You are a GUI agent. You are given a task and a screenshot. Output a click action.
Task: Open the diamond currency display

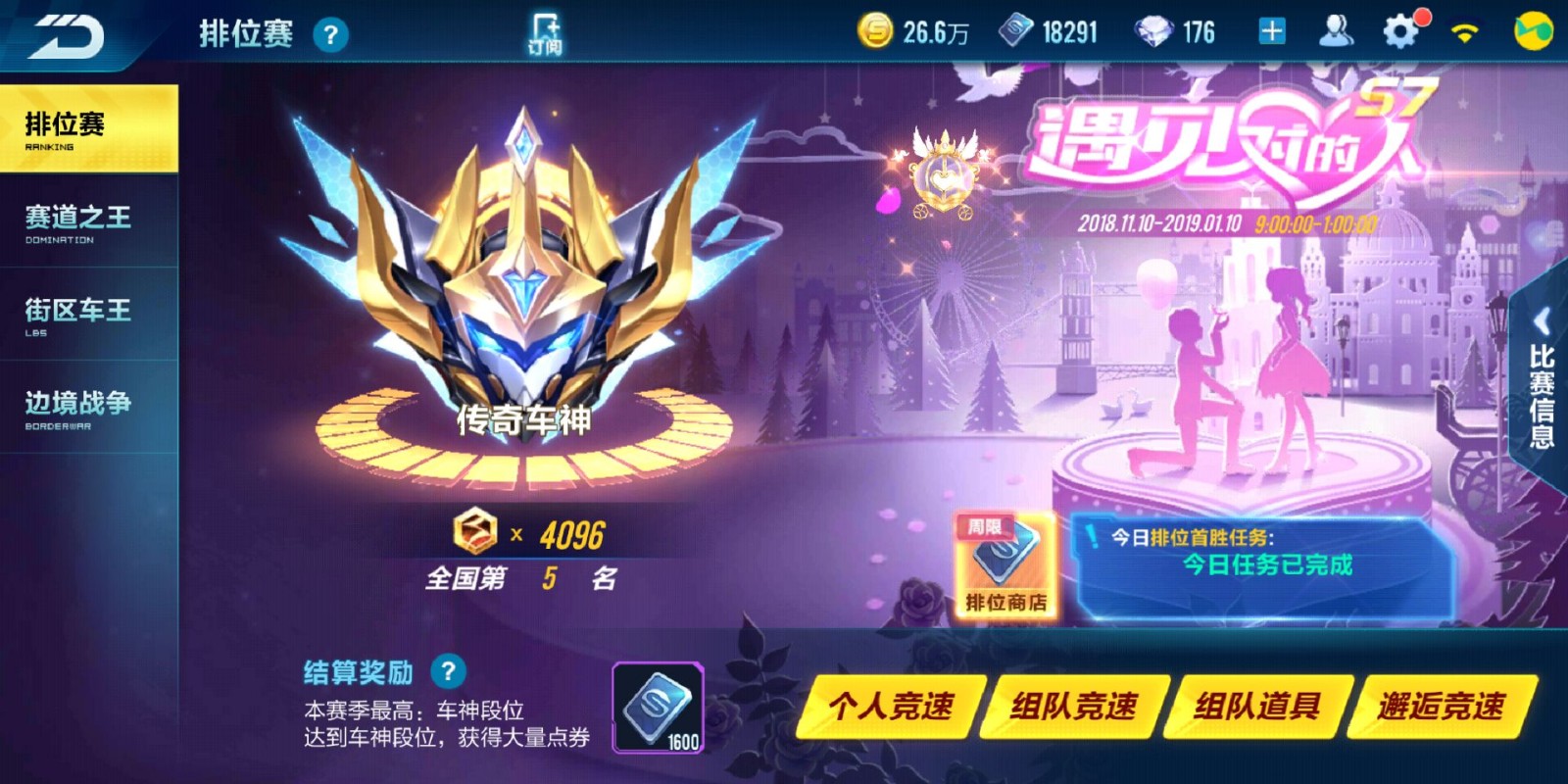1156,31
